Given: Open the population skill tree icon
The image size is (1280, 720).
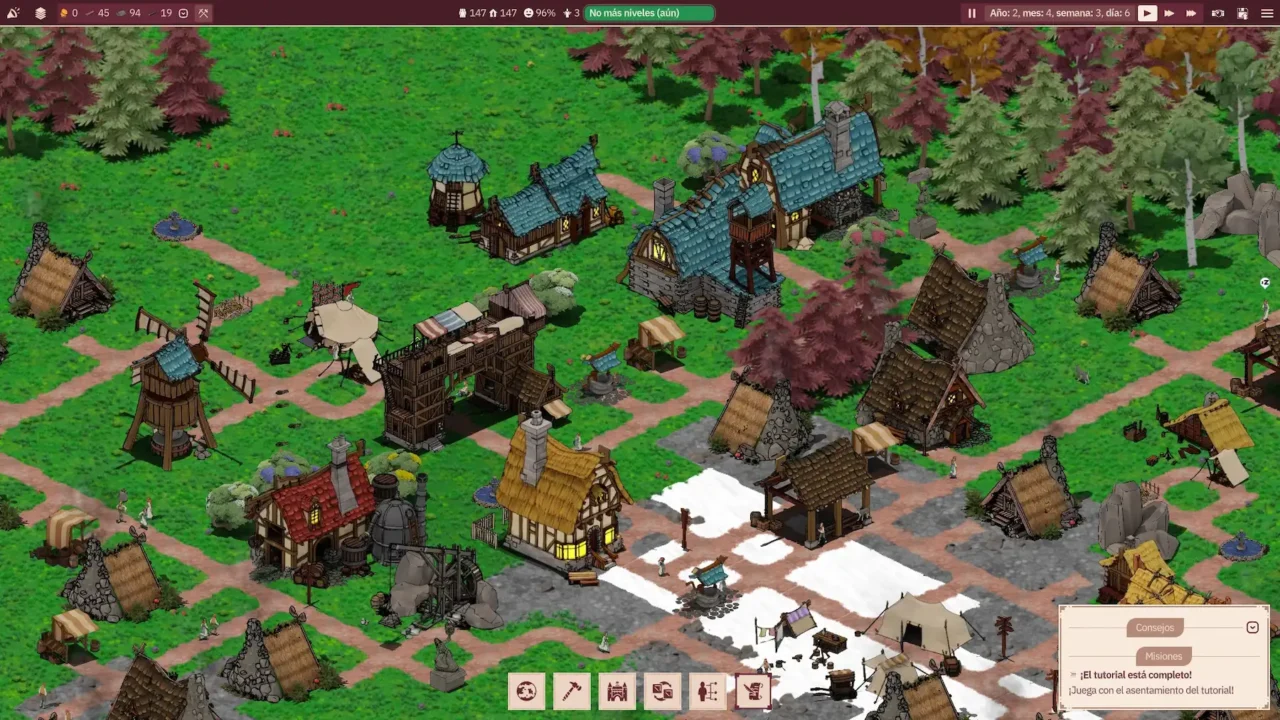Looking at the screenshot, I should point(707,690).
